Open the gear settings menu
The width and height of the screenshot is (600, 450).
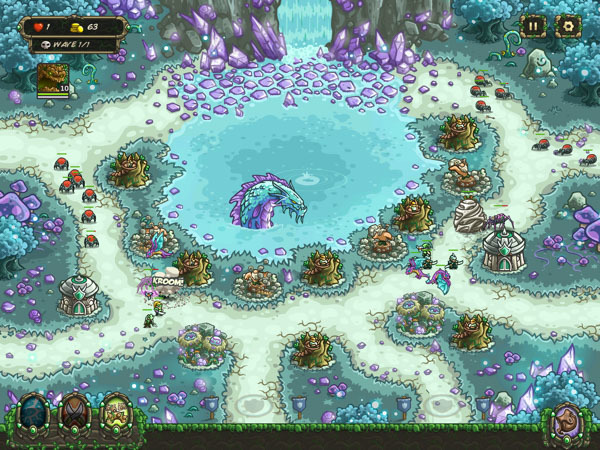pyautogui.click(x=569, y=26)
